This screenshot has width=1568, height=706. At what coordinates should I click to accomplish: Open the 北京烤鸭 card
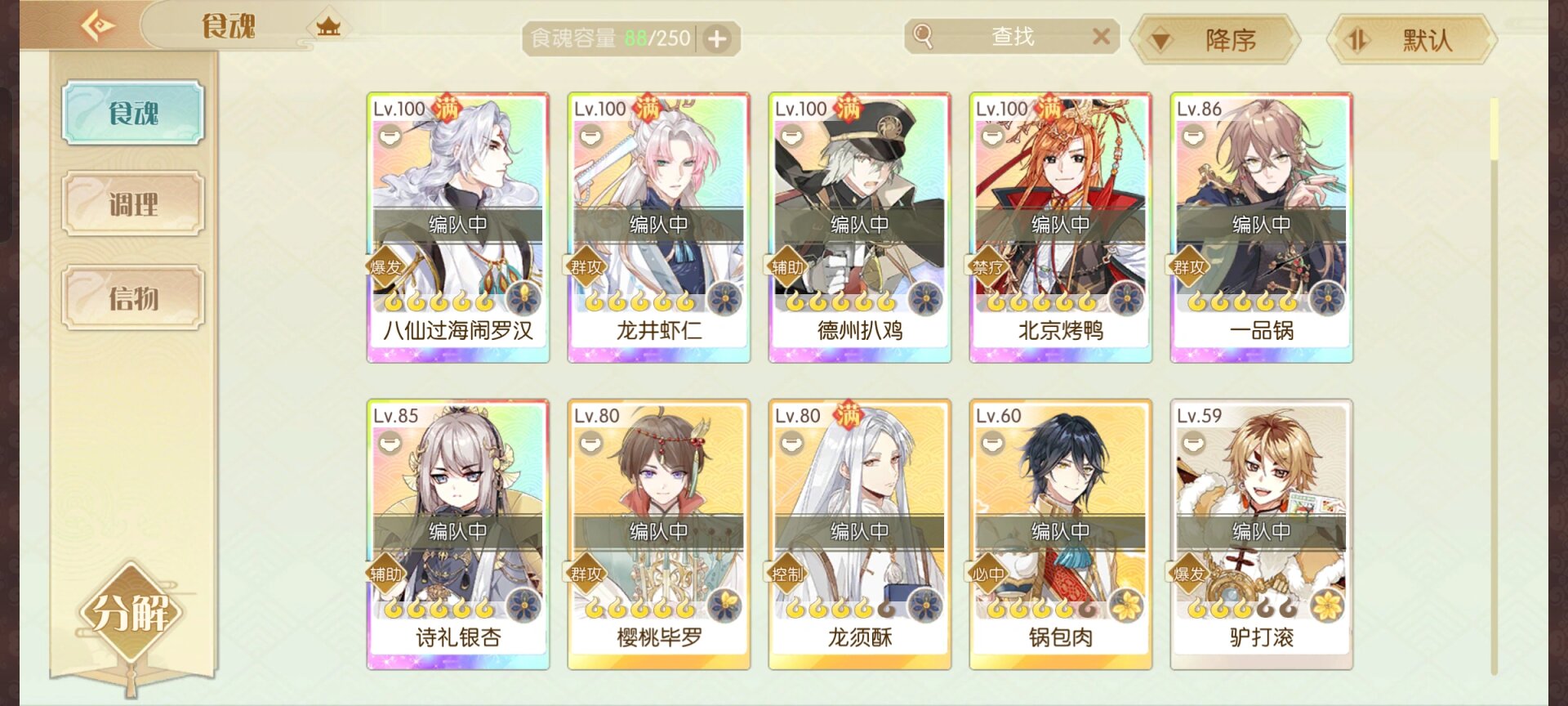[1061, 227]
